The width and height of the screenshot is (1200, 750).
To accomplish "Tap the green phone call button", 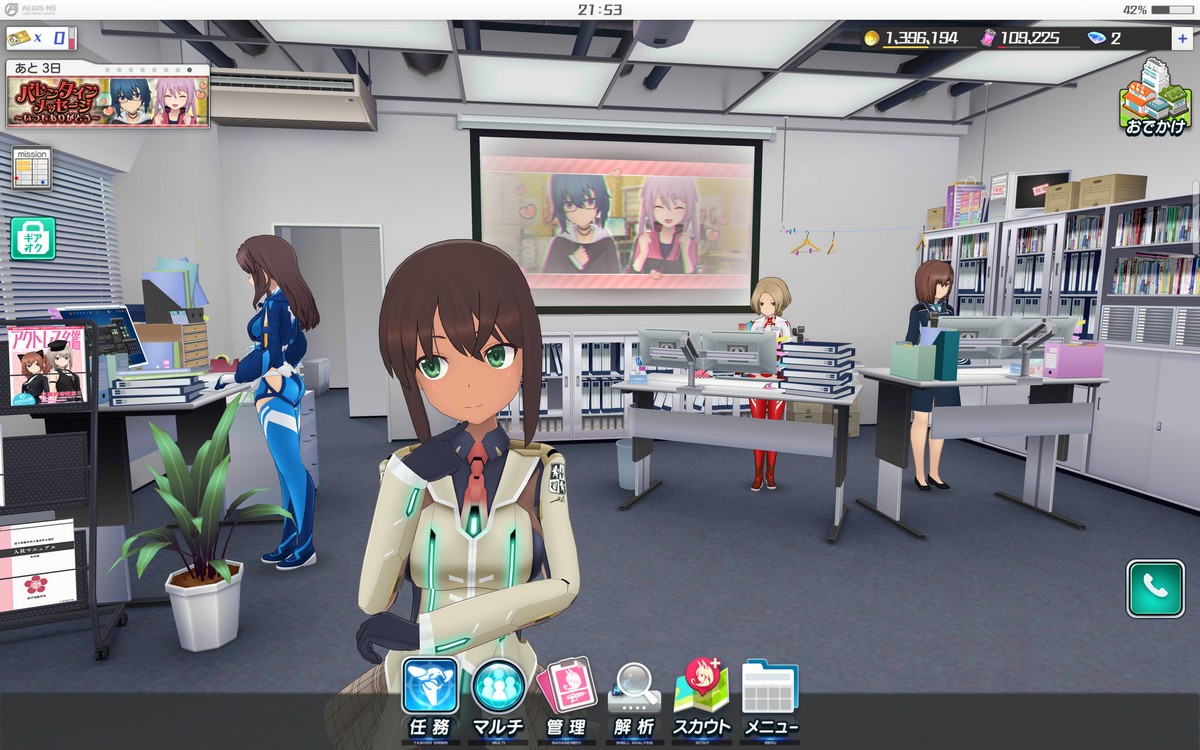I will click(x=1155, y=588).
